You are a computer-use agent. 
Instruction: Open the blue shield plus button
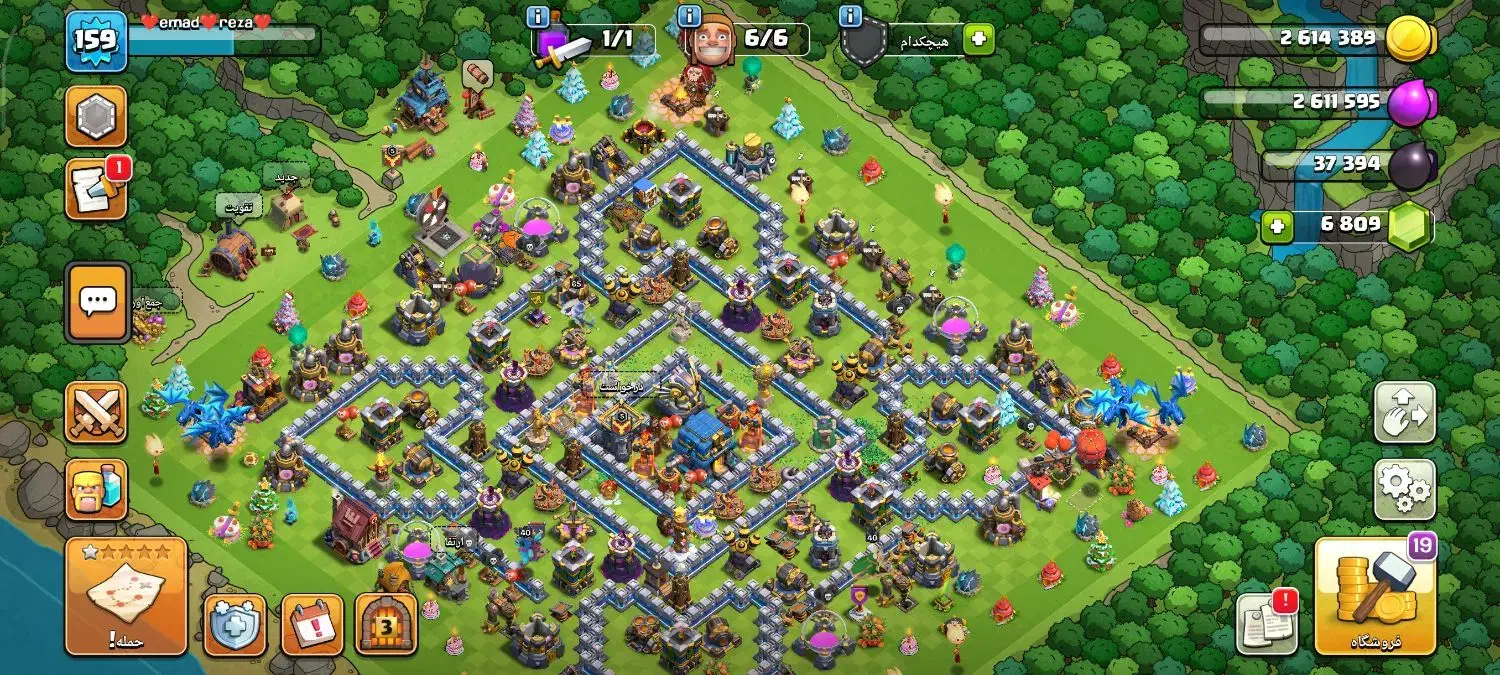click(235, 625)
